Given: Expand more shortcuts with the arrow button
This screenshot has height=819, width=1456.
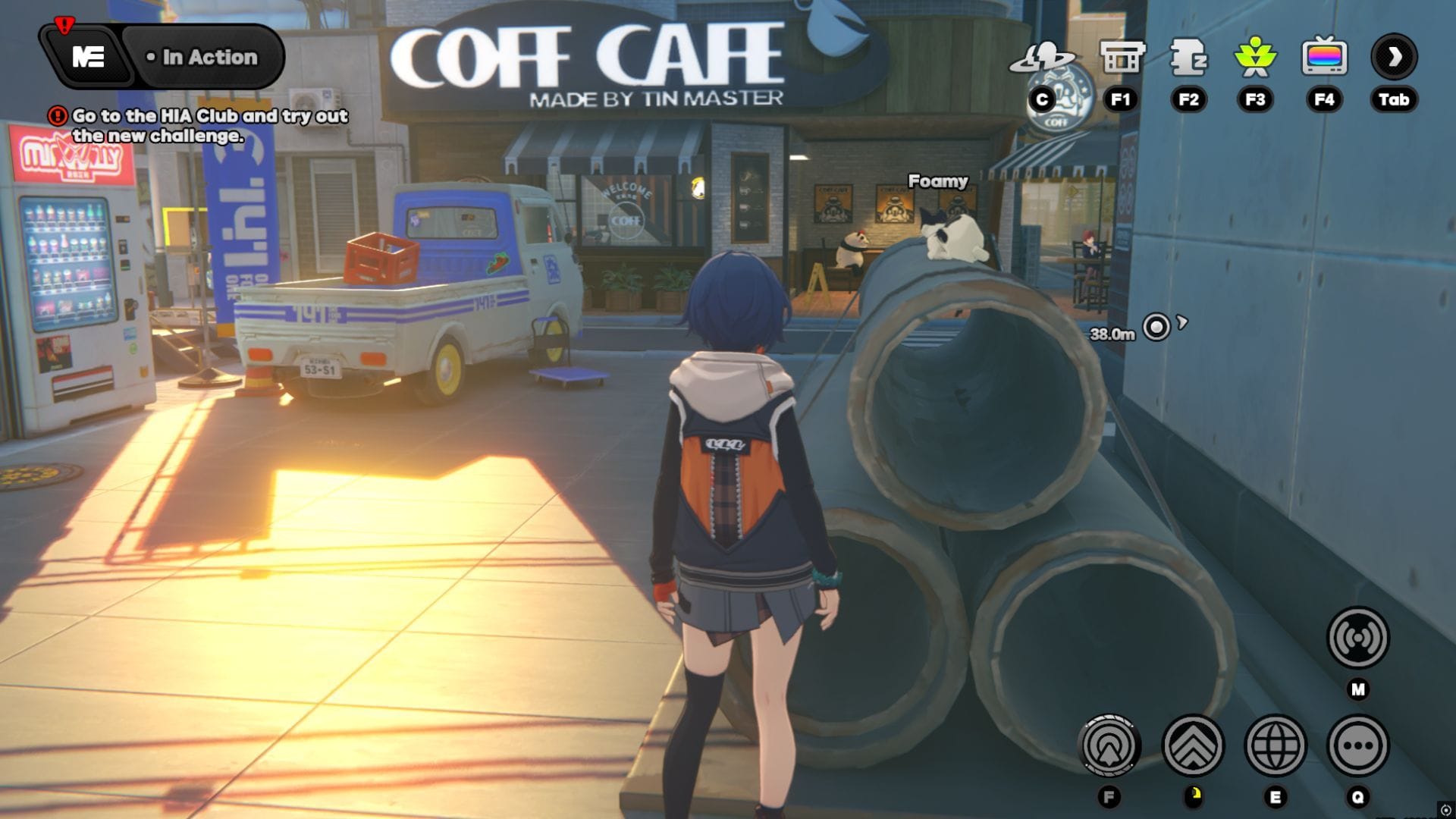Looking at the screenshot, I should pyautogui.click(x=1394, y=58).
